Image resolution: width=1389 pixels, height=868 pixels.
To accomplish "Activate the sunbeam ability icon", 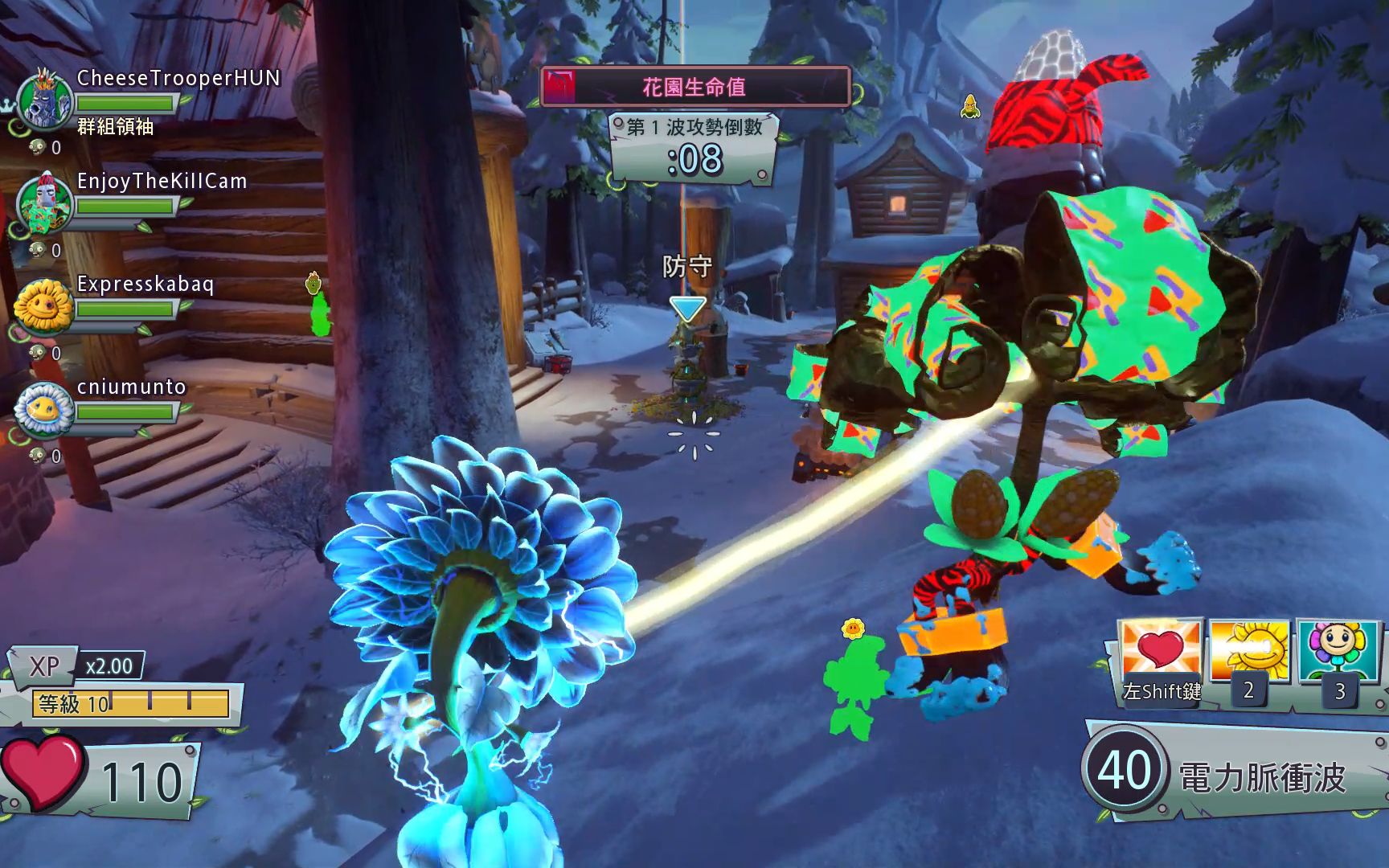I will 1249,651.
